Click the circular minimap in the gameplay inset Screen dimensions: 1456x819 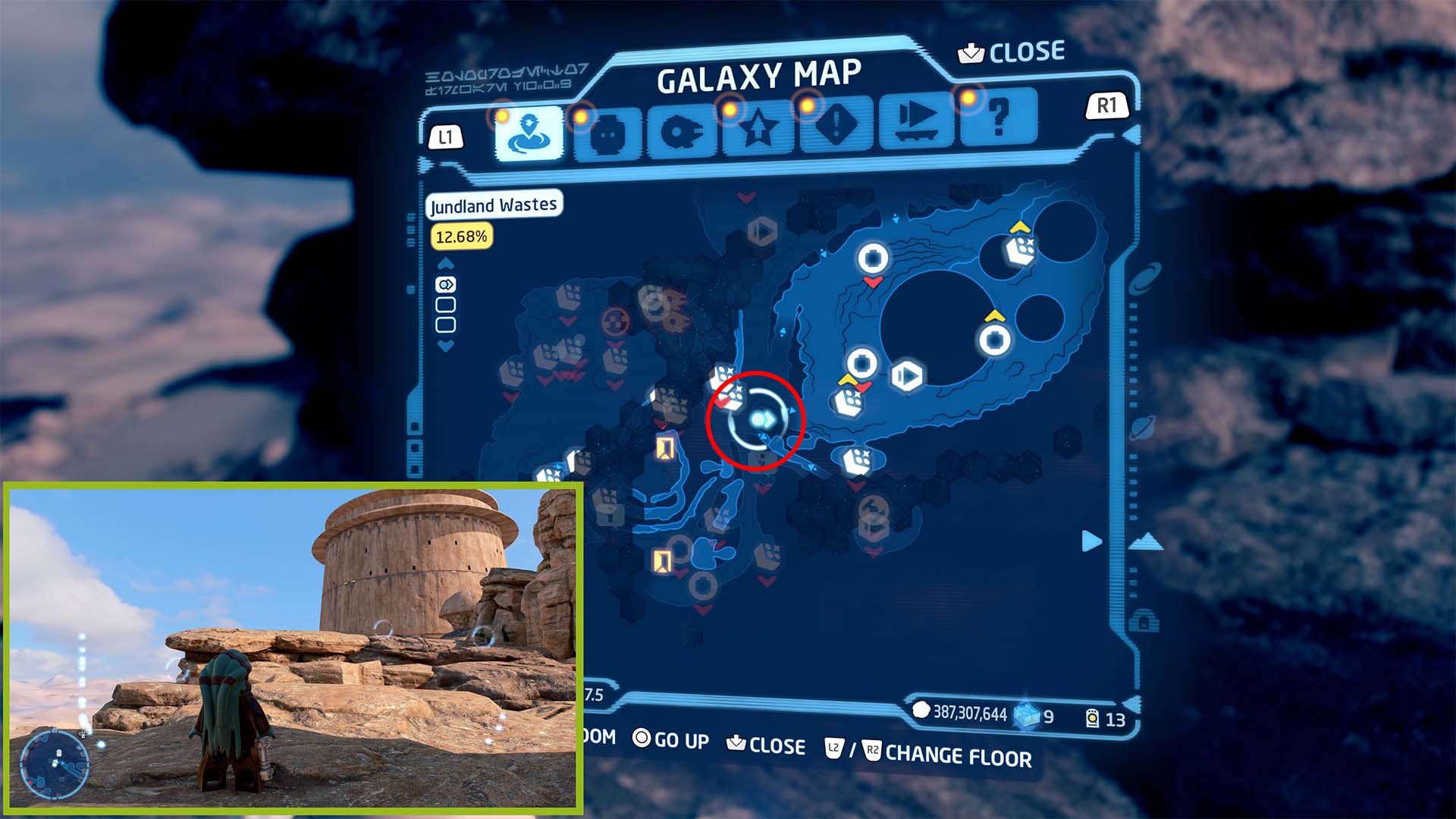[x=55, y=762]
